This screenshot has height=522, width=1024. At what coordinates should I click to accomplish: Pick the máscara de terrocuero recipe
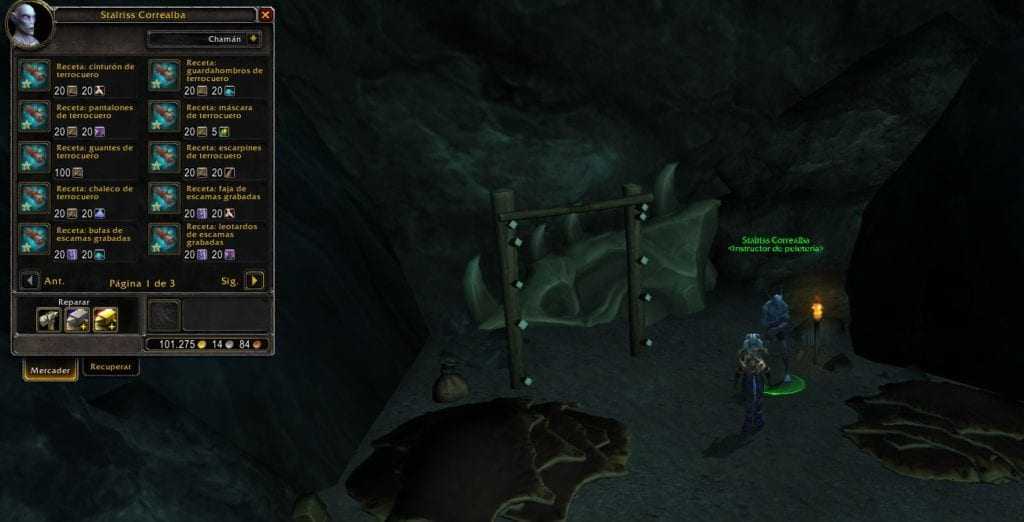click(x=165, y=116)
